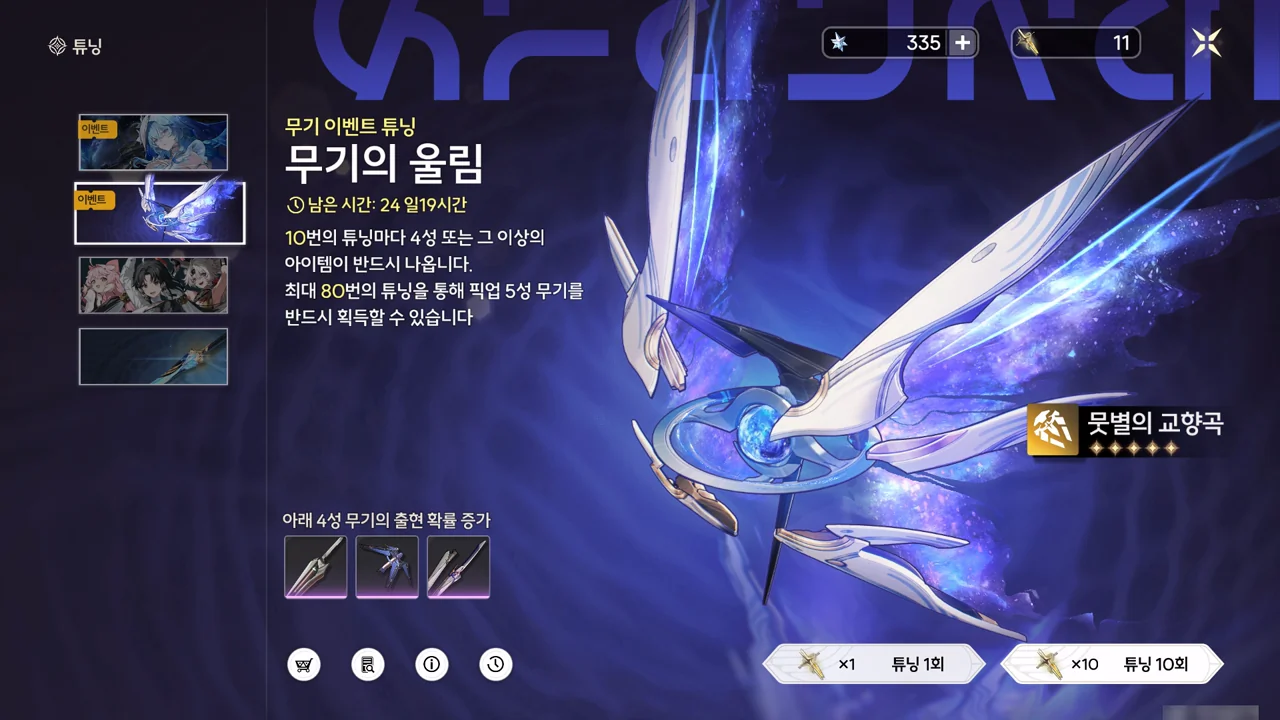Inspect the blue winged 4-star weapon
Viewport: 1280px width, 720px height.
point(387,567)
